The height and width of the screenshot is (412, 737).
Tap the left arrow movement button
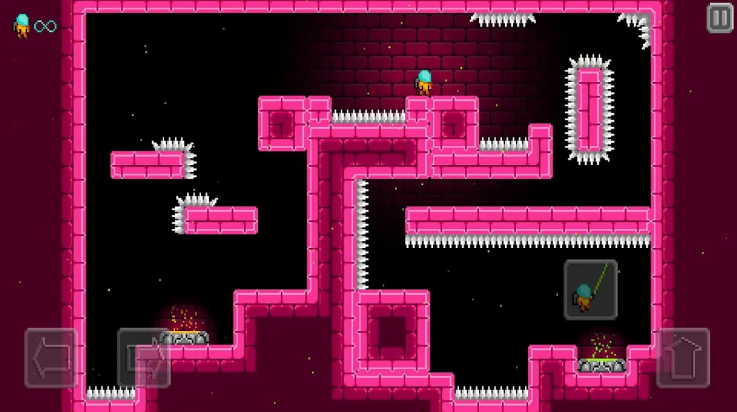[51, 358]
